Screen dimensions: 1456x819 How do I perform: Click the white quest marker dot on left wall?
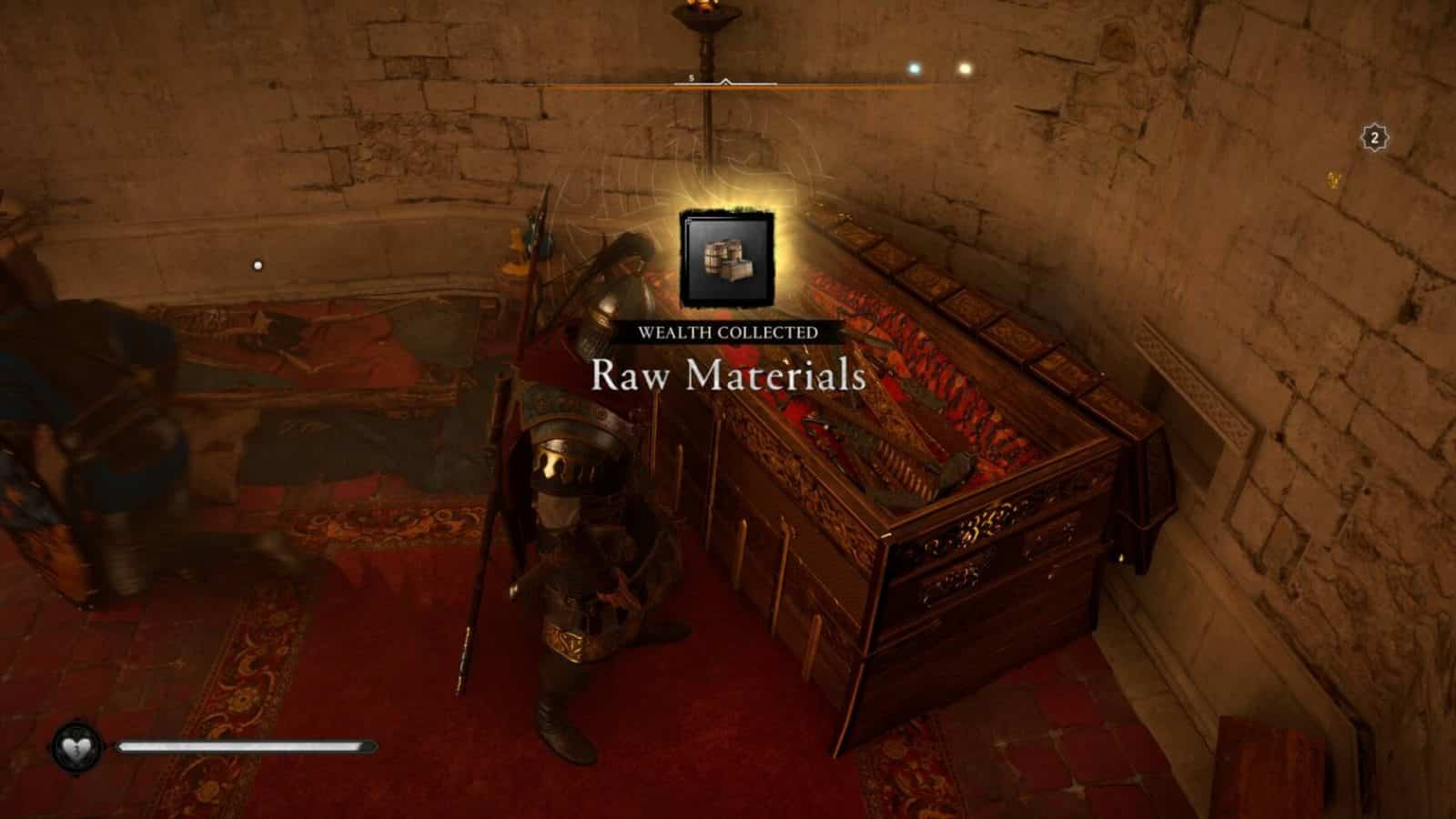258,263
